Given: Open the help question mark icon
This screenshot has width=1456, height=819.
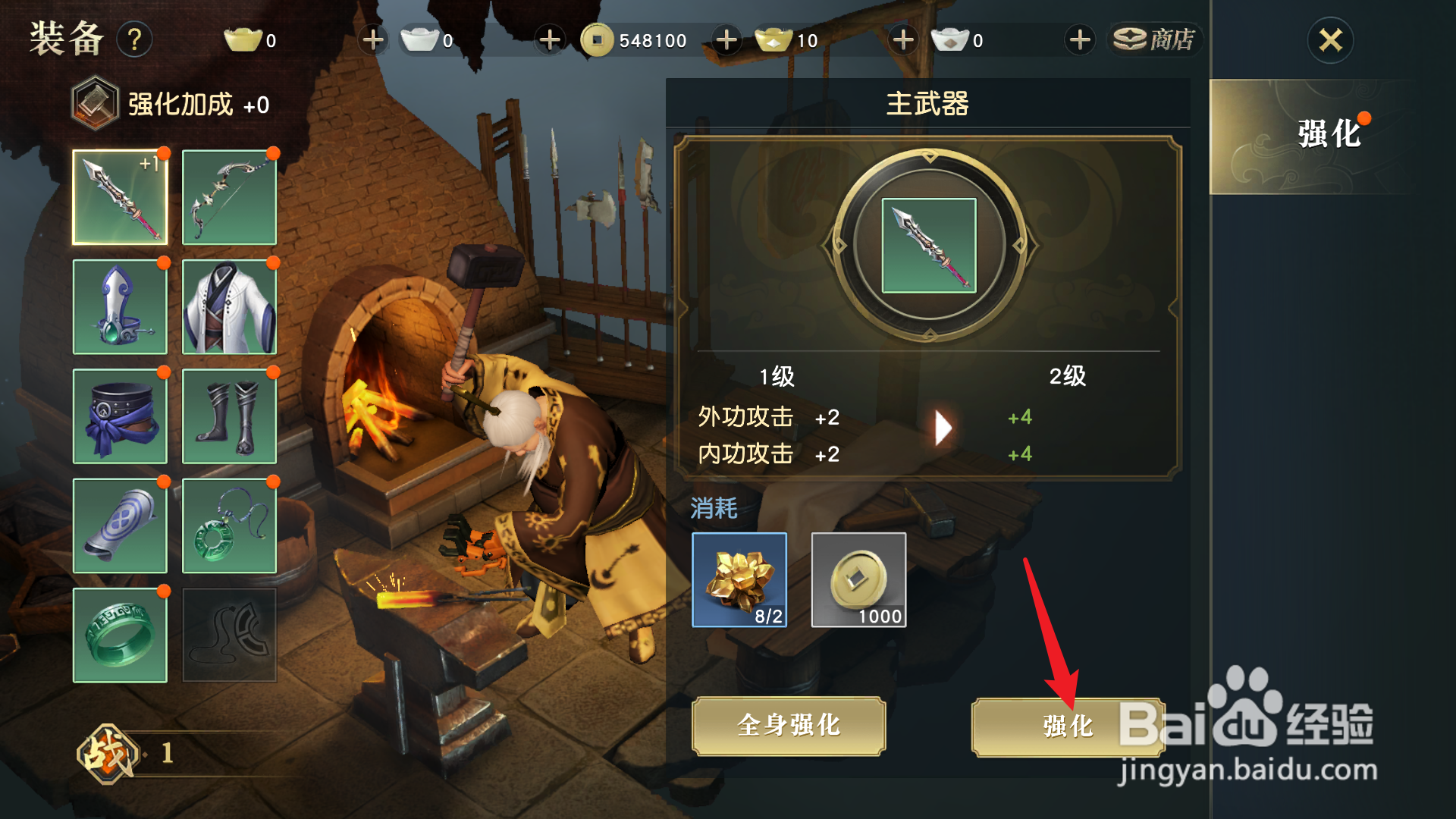Looking at the screenshot, I should pyautogui.click(x=135, y=39).
